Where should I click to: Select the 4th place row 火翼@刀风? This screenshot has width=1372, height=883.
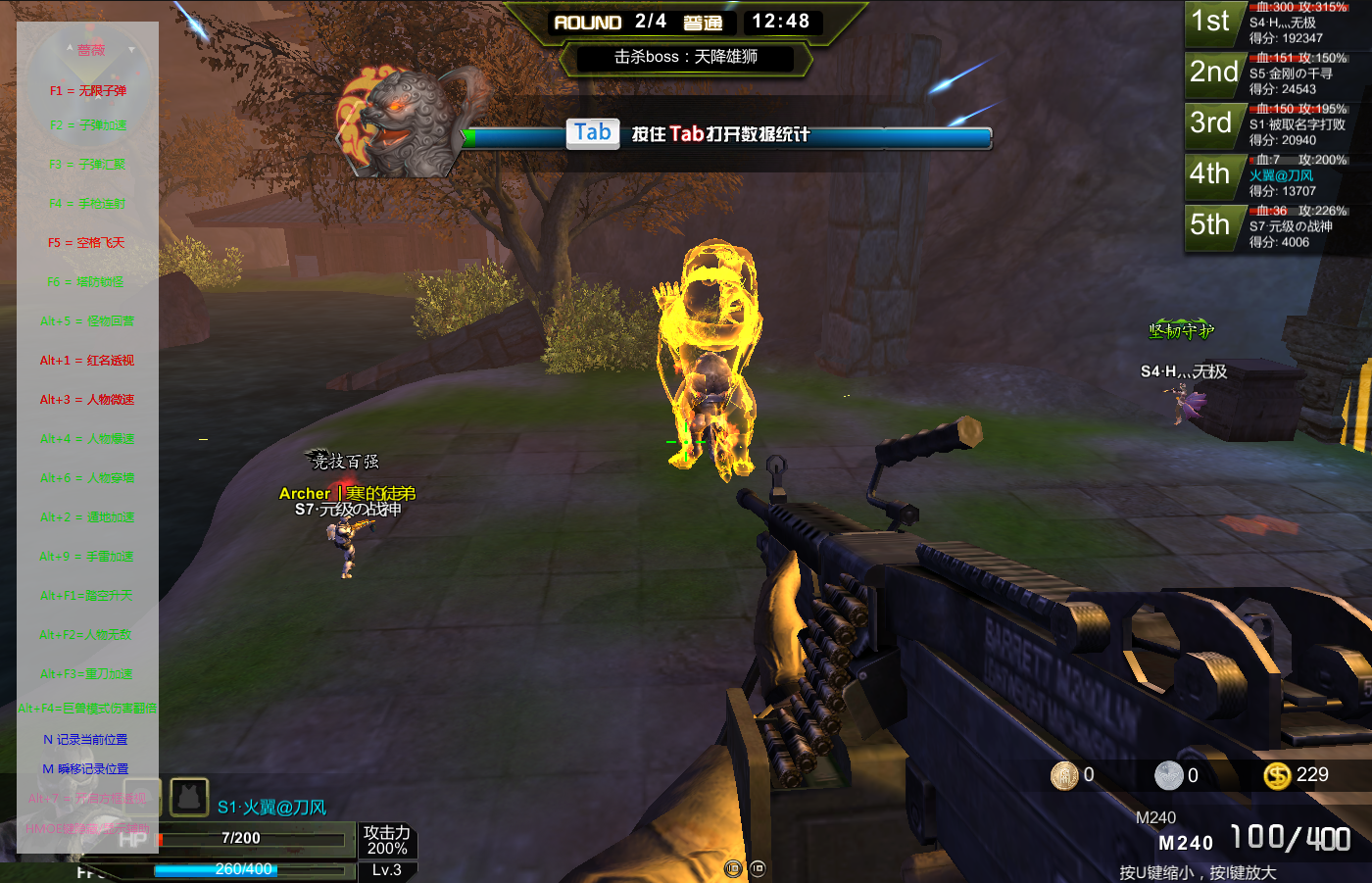click(1278, 176)
